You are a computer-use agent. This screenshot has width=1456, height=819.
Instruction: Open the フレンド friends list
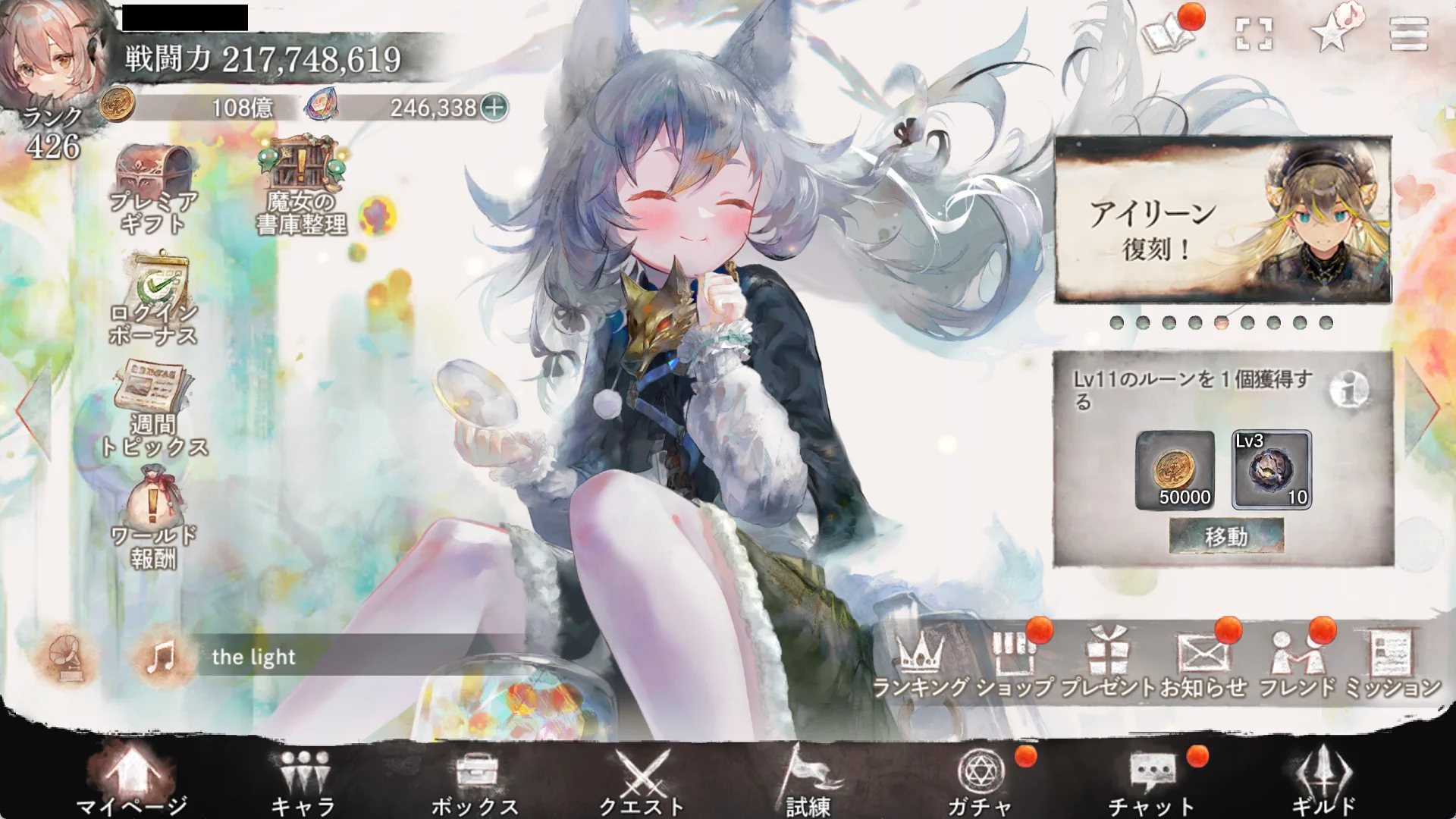coord(1297,664)
